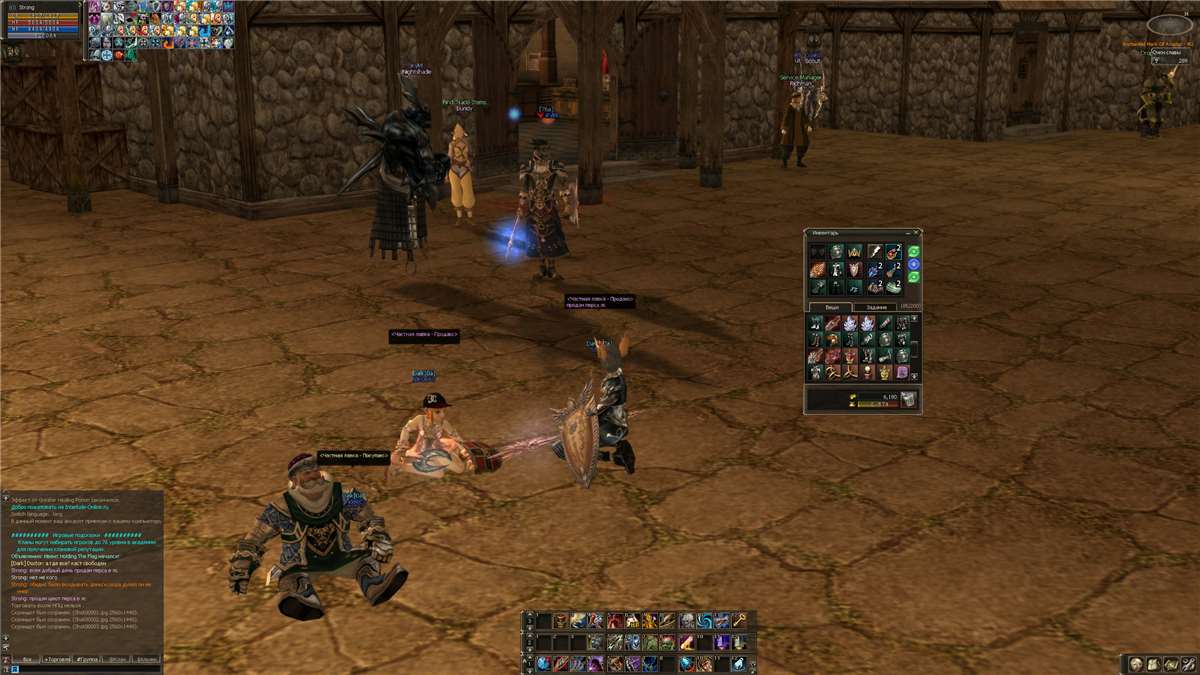
Task: Close the inventory window
Action: [915, 234]
